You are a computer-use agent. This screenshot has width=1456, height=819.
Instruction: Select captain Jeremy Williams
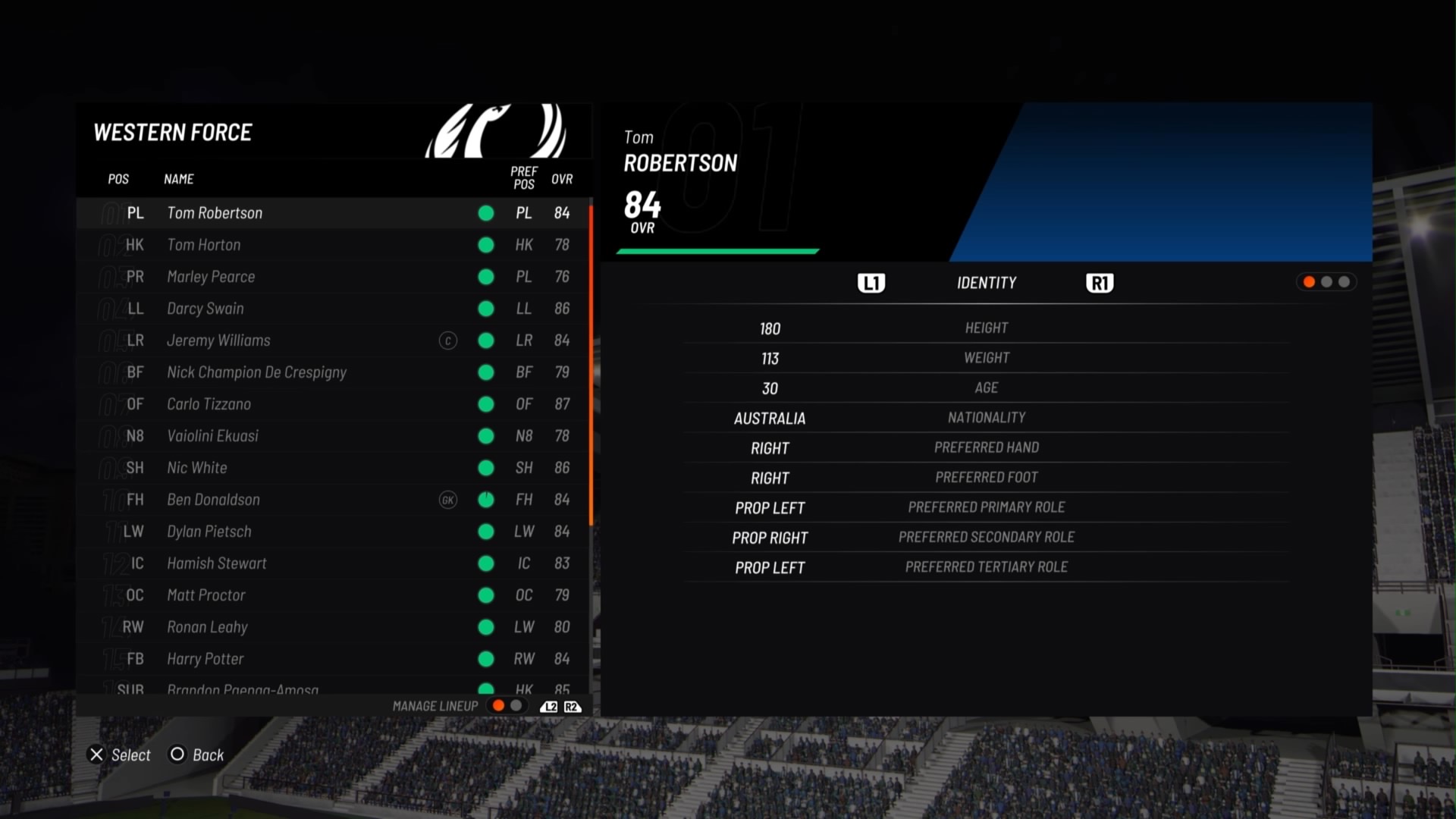tap(218, 340)
